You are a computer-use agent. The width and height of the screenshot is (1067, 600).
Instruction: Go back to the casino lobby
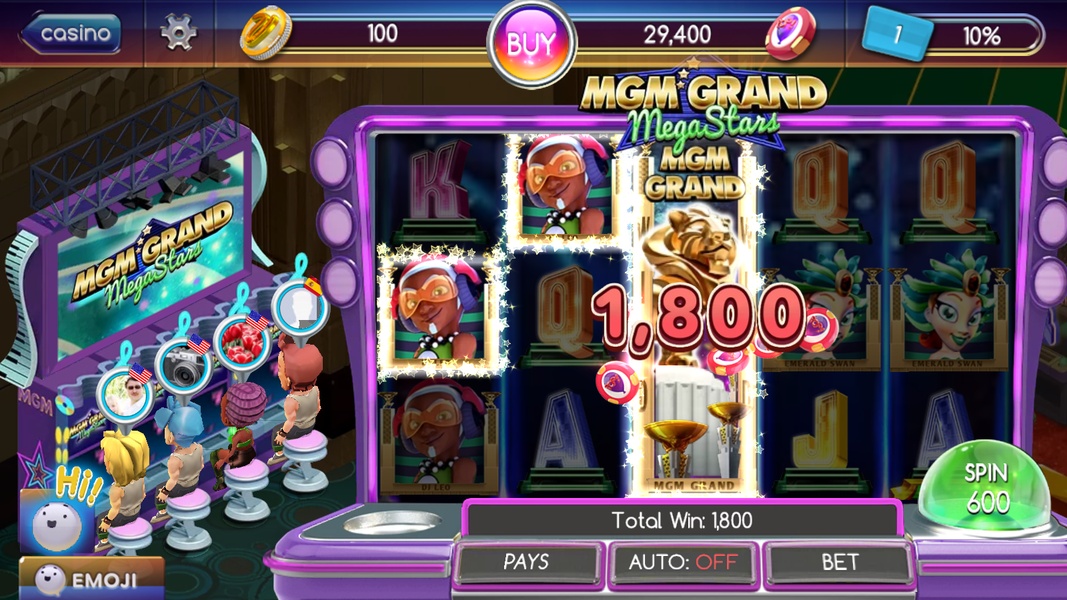[70, 34]
